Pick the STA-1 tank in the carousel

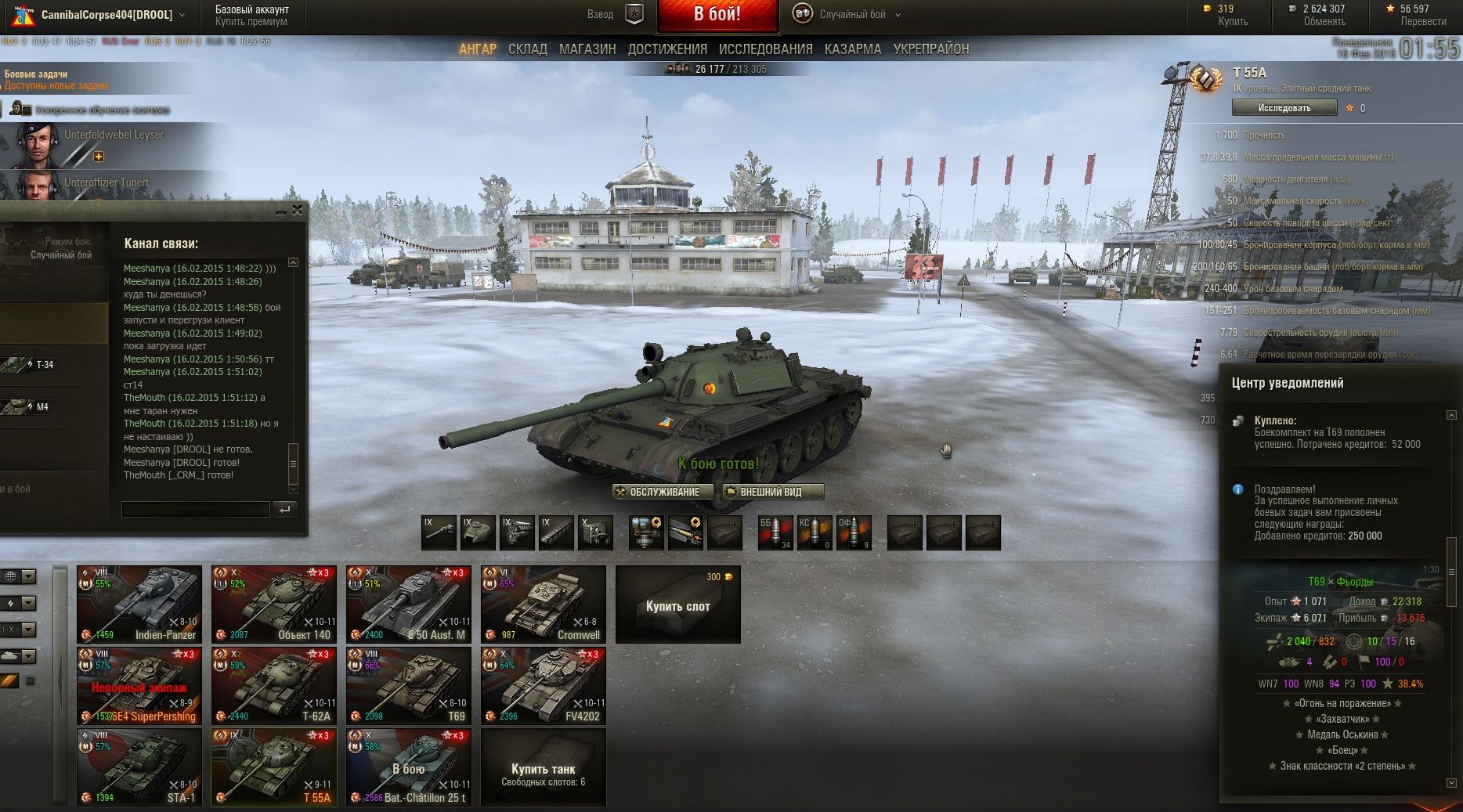pyautogui.click(x=139, y=767)
